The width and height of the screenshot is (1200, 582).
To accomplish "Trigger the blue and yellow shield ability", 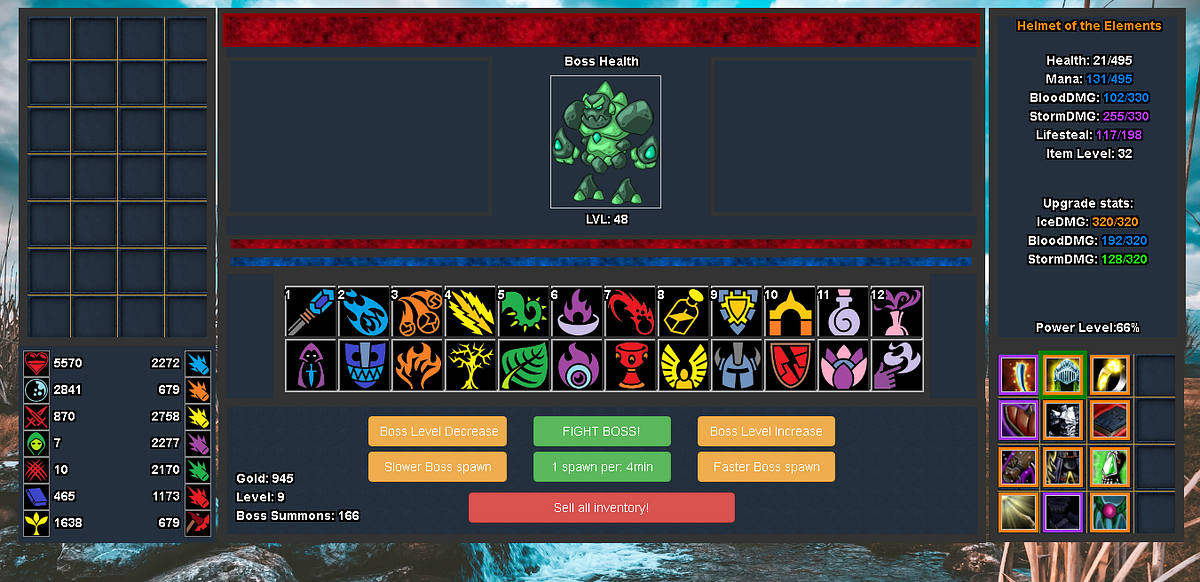I will click(x=737, y=312).
